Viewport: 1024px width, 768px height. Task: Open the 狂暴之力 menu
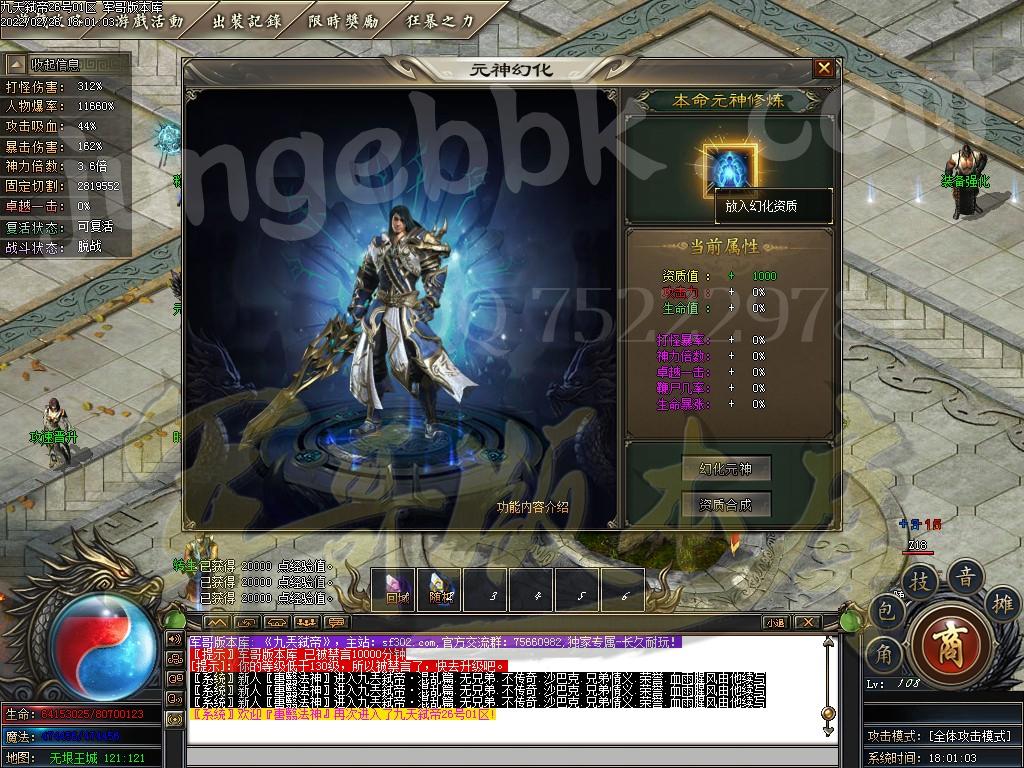442,20
